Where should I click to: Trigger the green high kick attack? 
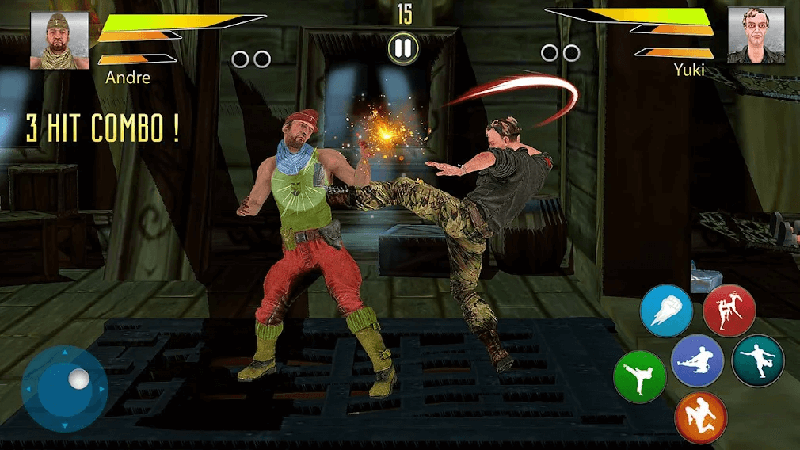[x=639, y=376]
